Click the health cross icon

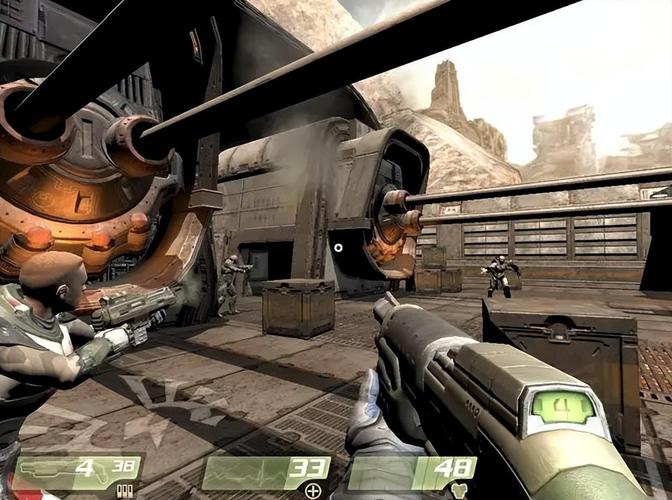pos(314,490)
